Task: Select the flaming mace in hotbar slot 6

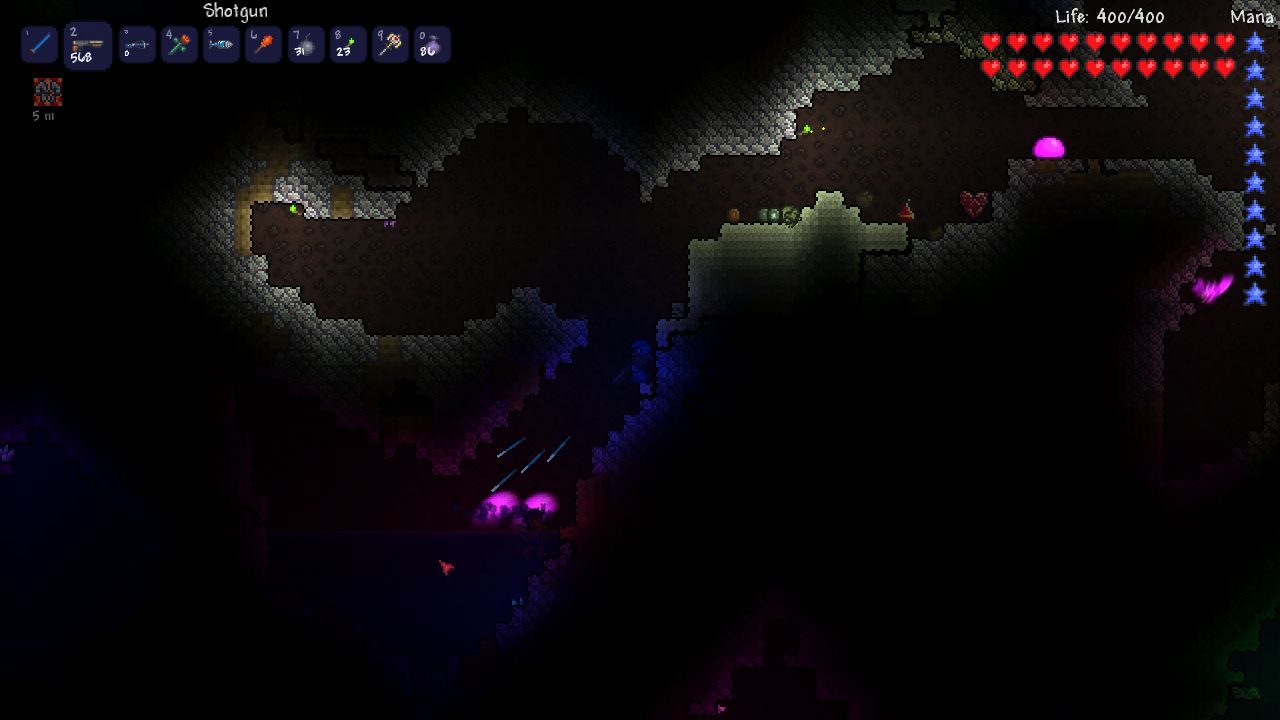Action: click(263, 44)
